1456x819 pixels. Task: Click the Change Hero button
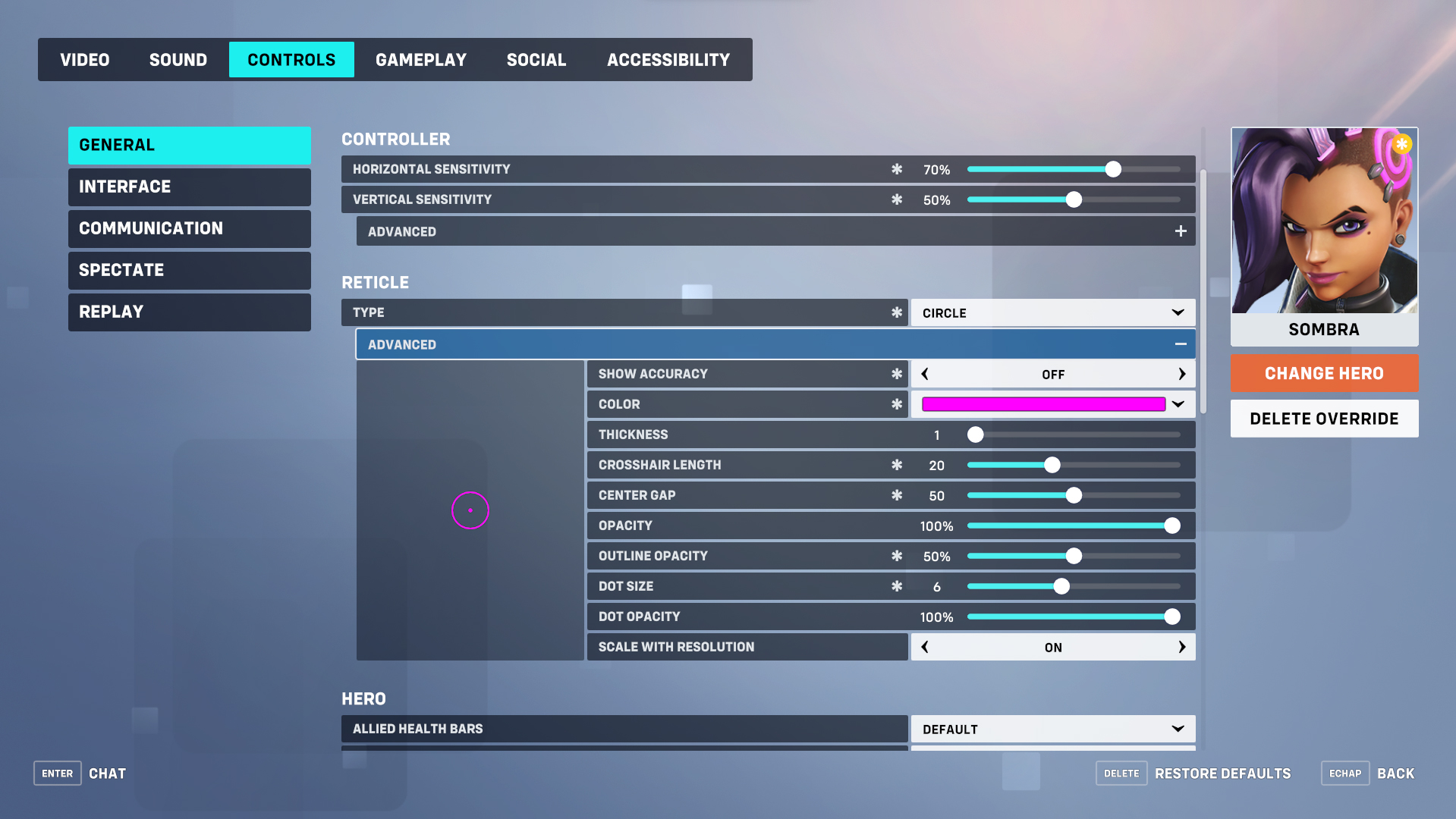coord(1323,373)
